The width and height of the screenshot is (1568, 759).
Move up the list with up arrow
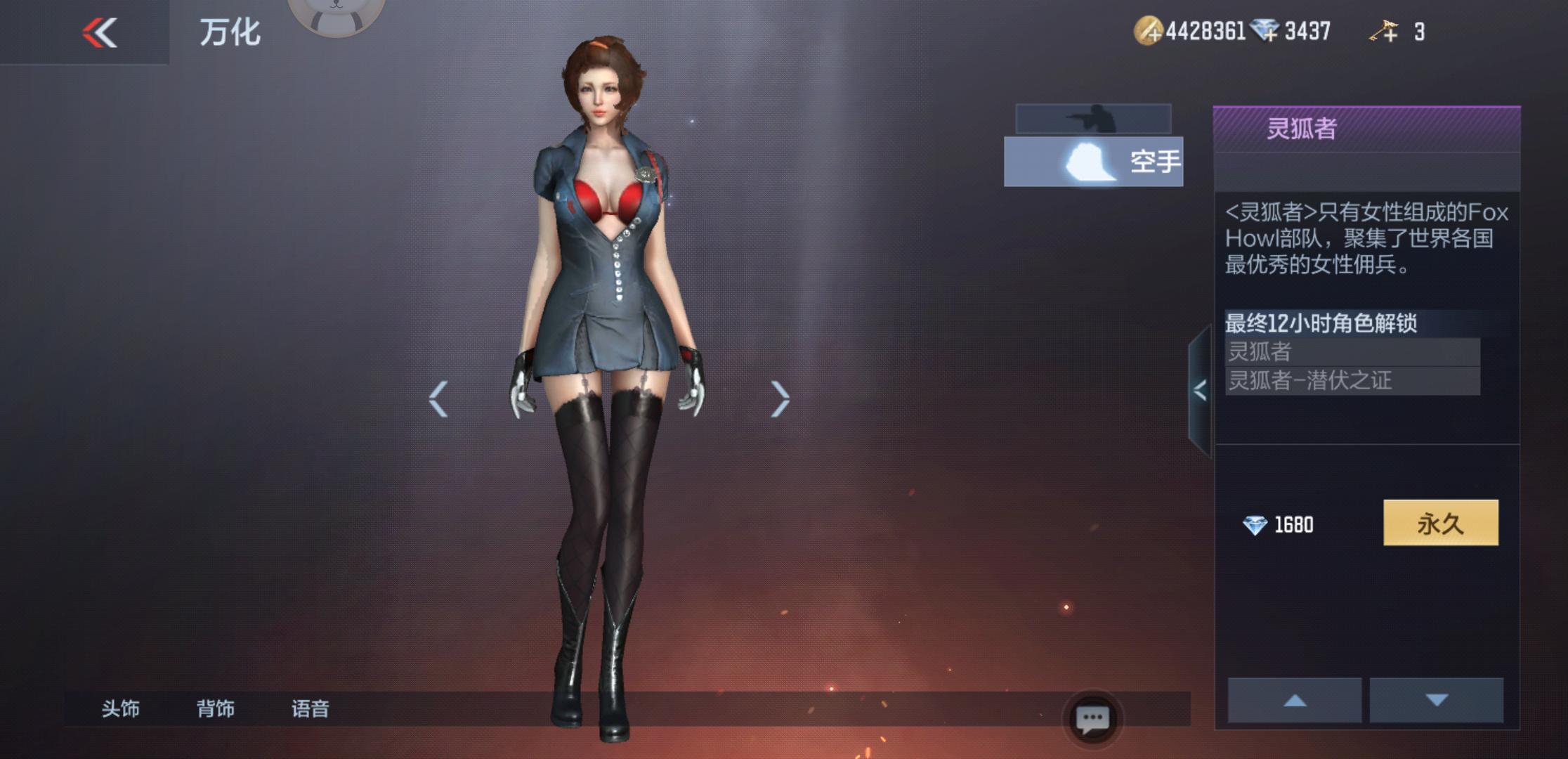click(x=1294, y=700)
